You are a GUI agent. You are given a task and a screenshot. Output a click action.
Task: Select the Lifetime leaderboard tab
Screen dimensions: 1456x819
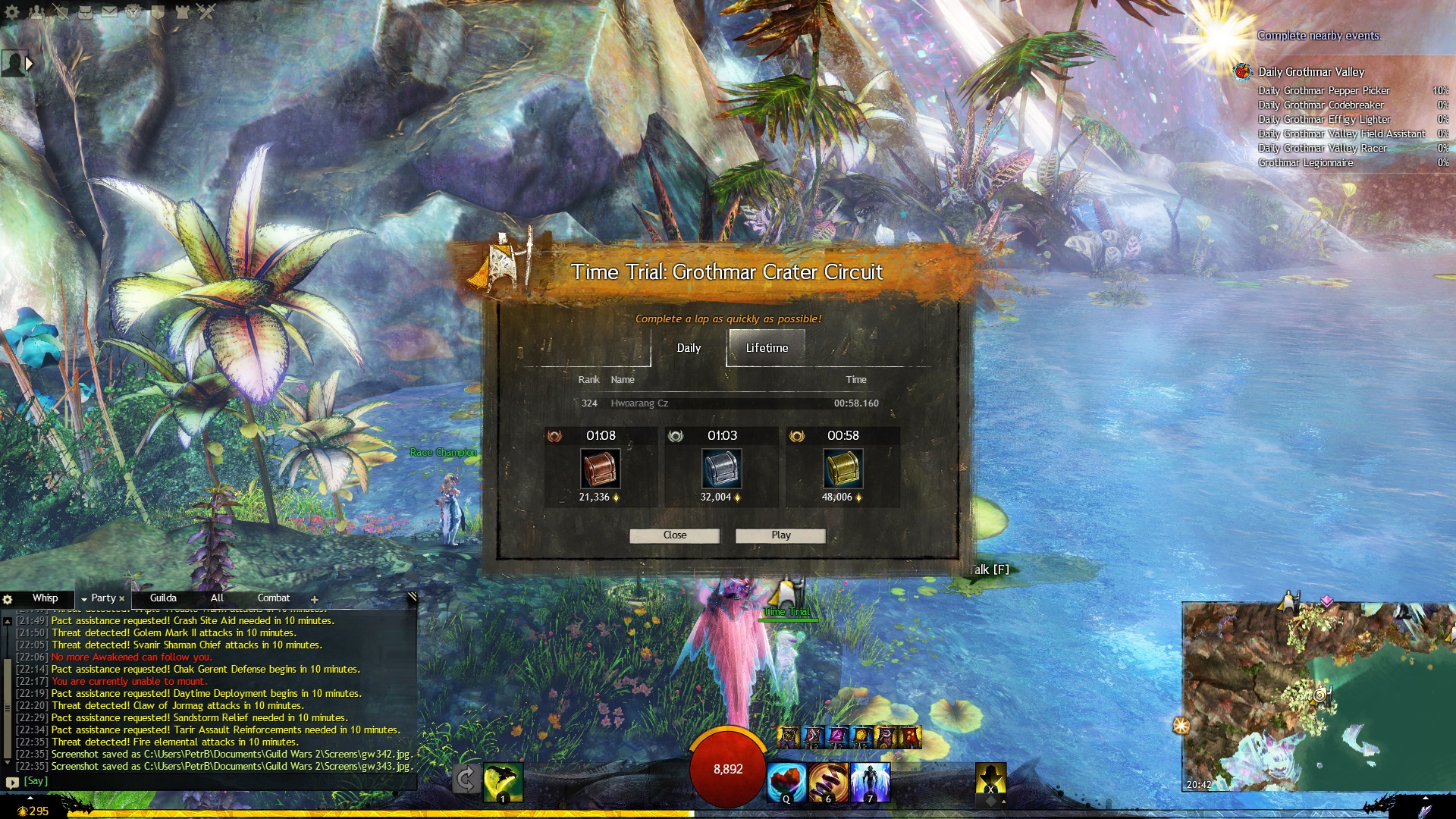click(x=766, y=348)
